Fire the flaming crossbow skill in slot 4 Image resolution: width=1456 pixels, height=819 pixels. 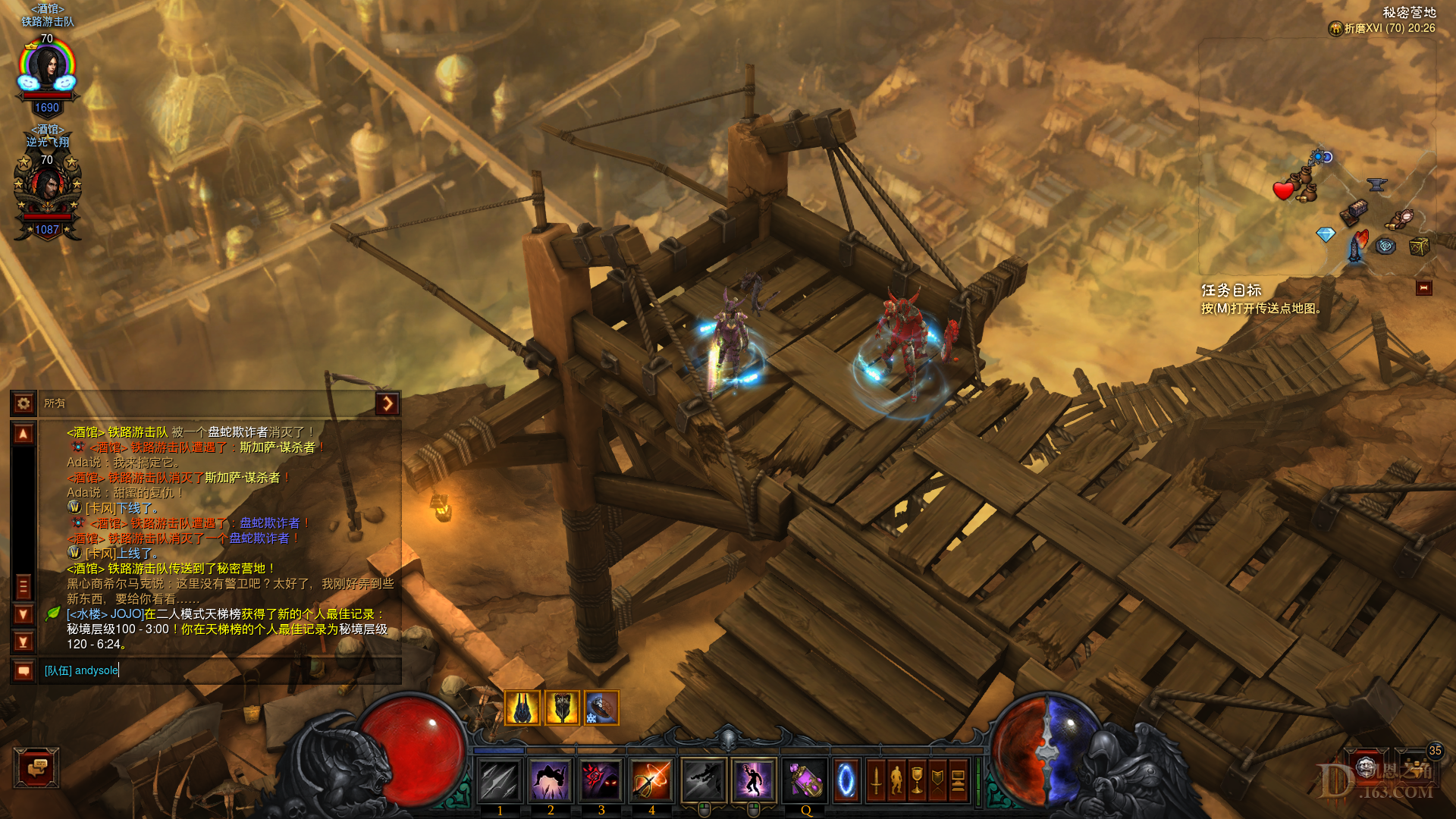coord(651,780)
